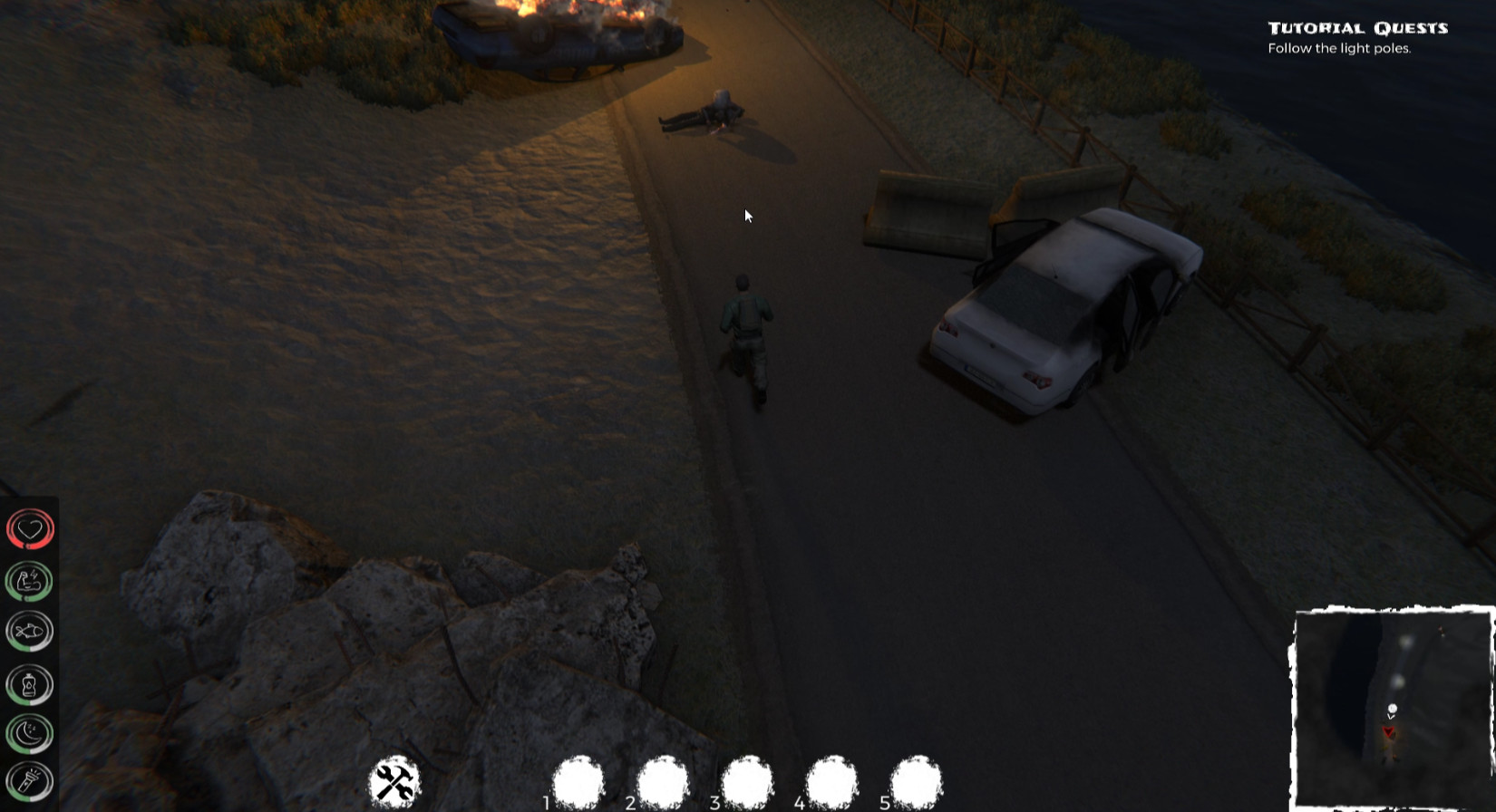Click the red waypoint marker on the minimap

click(x=1390, y=730)
